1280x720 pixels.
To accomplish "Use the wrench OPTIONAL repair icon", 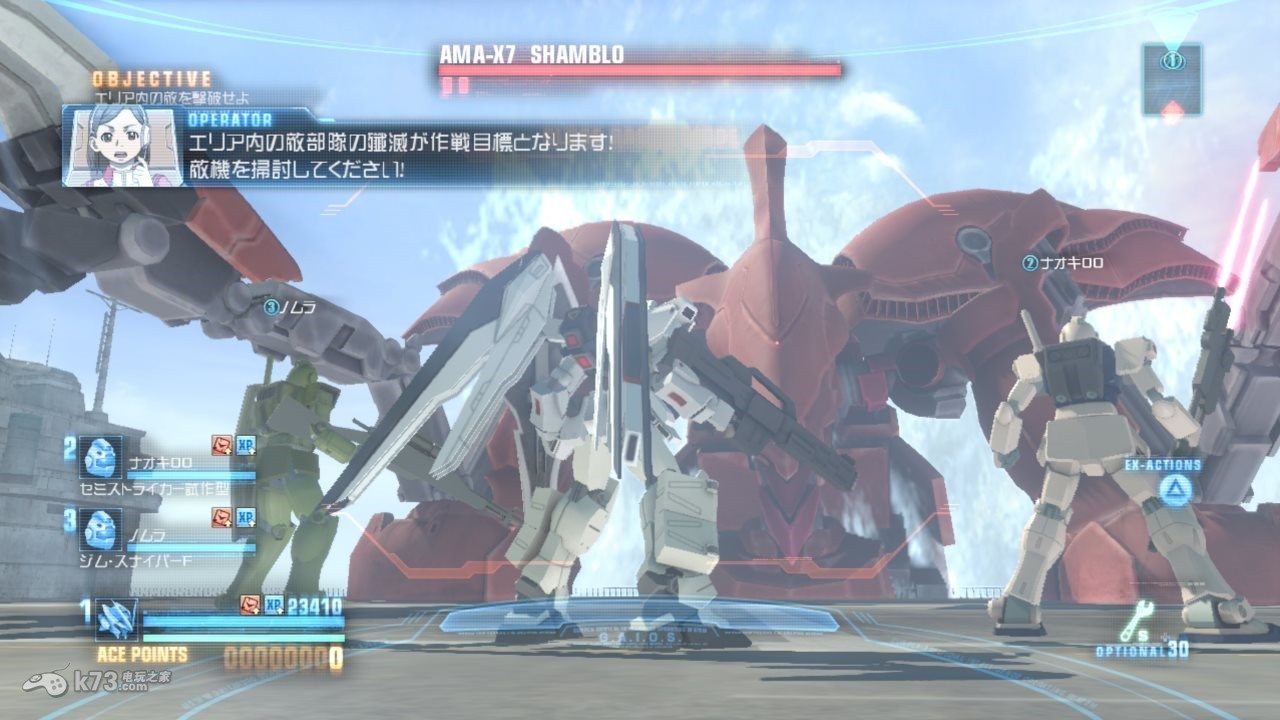I will 1137,623.
